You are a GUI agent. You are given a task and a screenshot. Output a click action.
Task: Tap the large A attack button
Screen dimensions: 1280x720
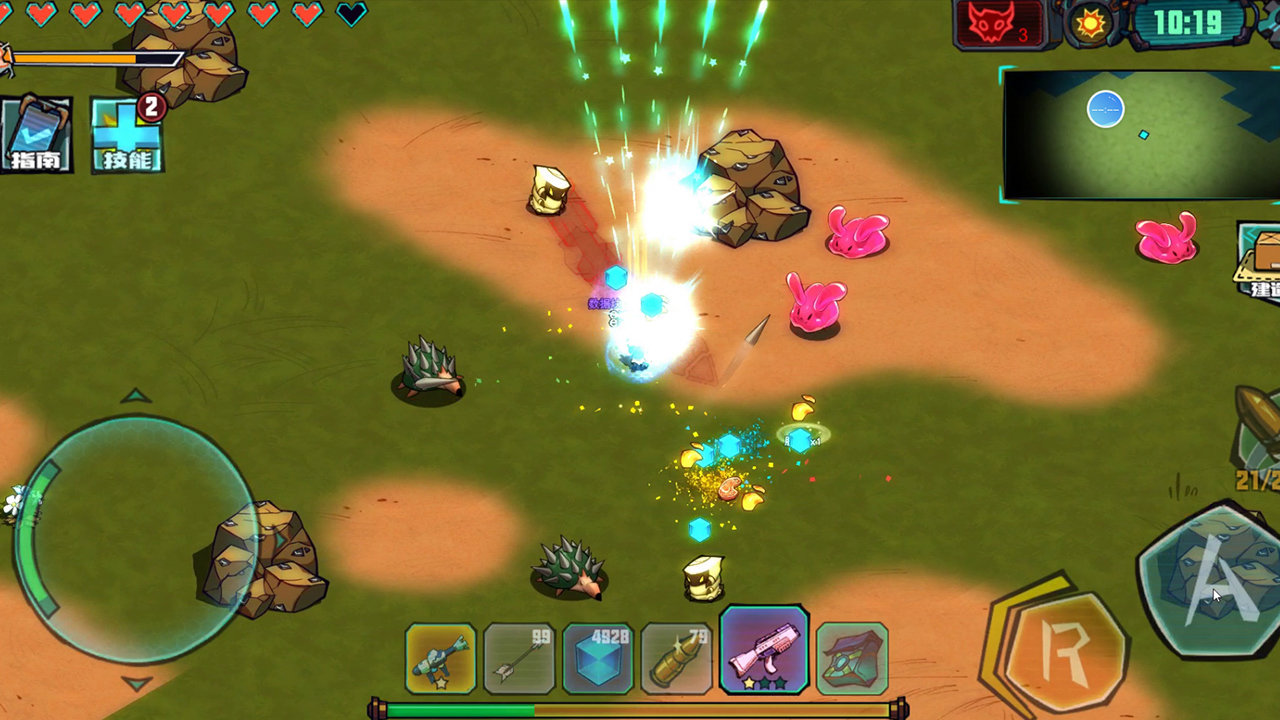(x=1212, y=581)
